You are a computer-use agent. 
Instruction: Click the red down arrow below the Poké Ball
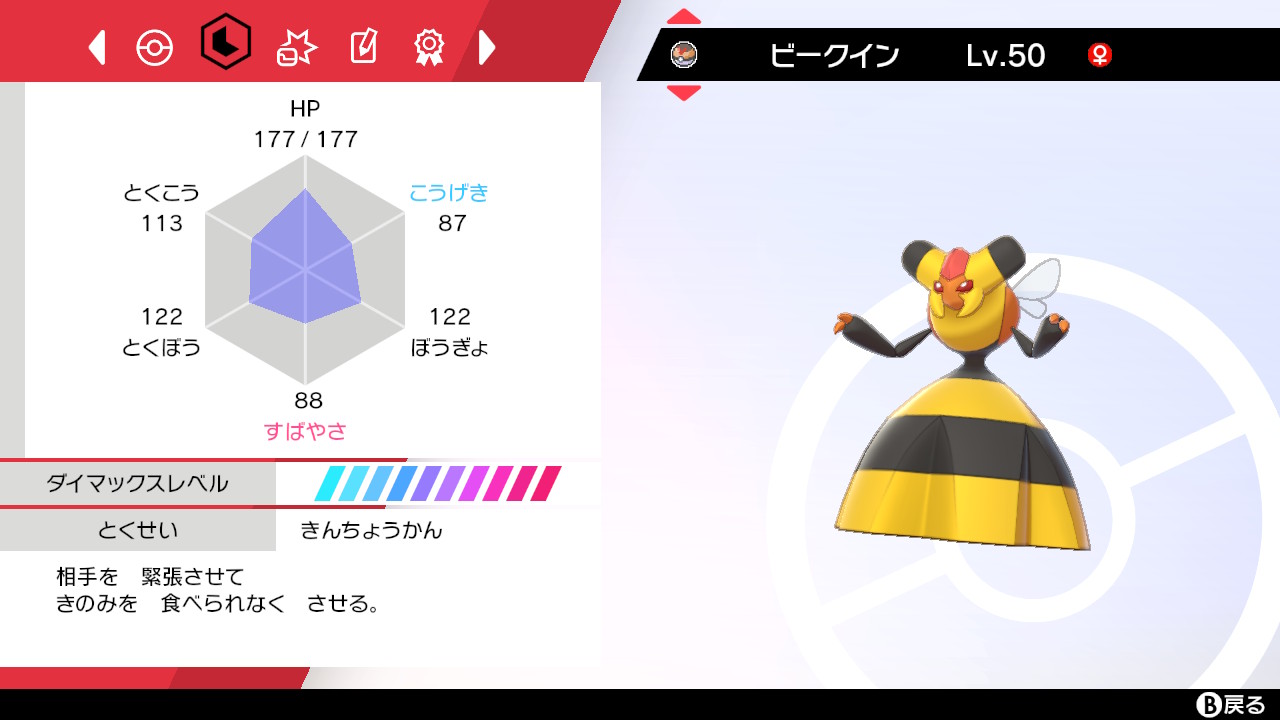click(x=683, y=94)
